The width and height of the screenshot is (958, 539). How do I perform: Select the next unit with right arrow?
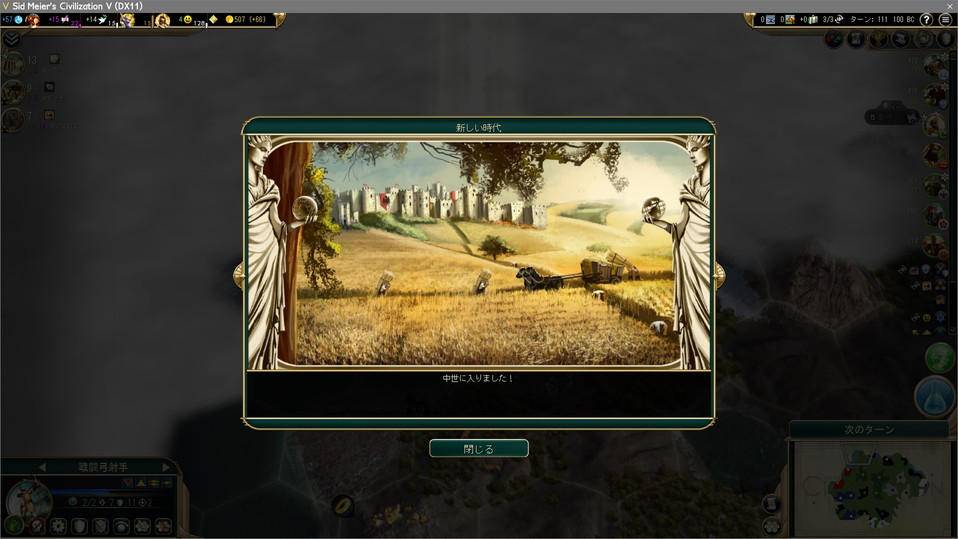point(166,467)
